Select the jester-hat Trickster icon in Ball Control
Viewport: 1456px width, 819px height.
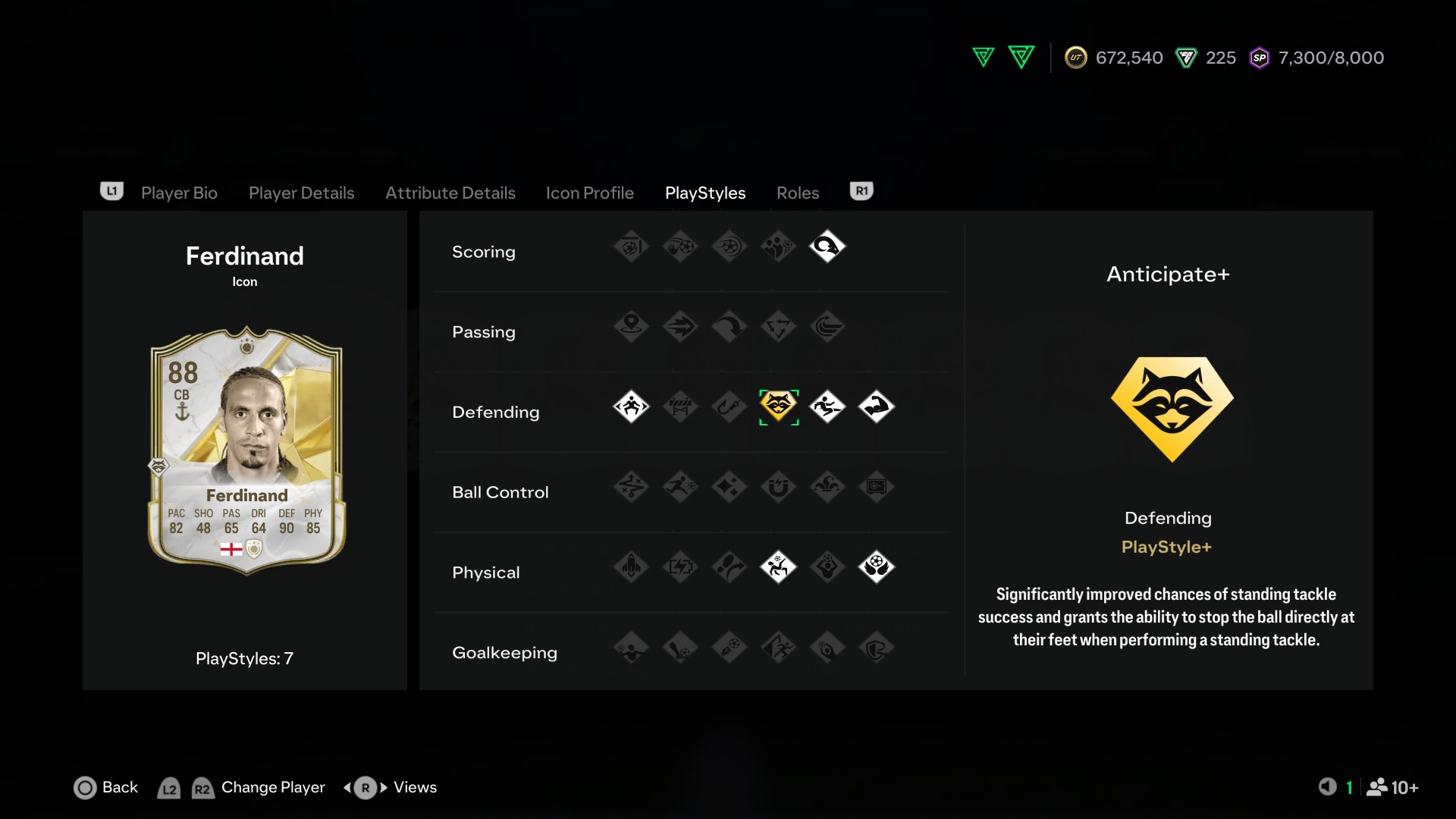pyautogui.click(x=827, y=488)
